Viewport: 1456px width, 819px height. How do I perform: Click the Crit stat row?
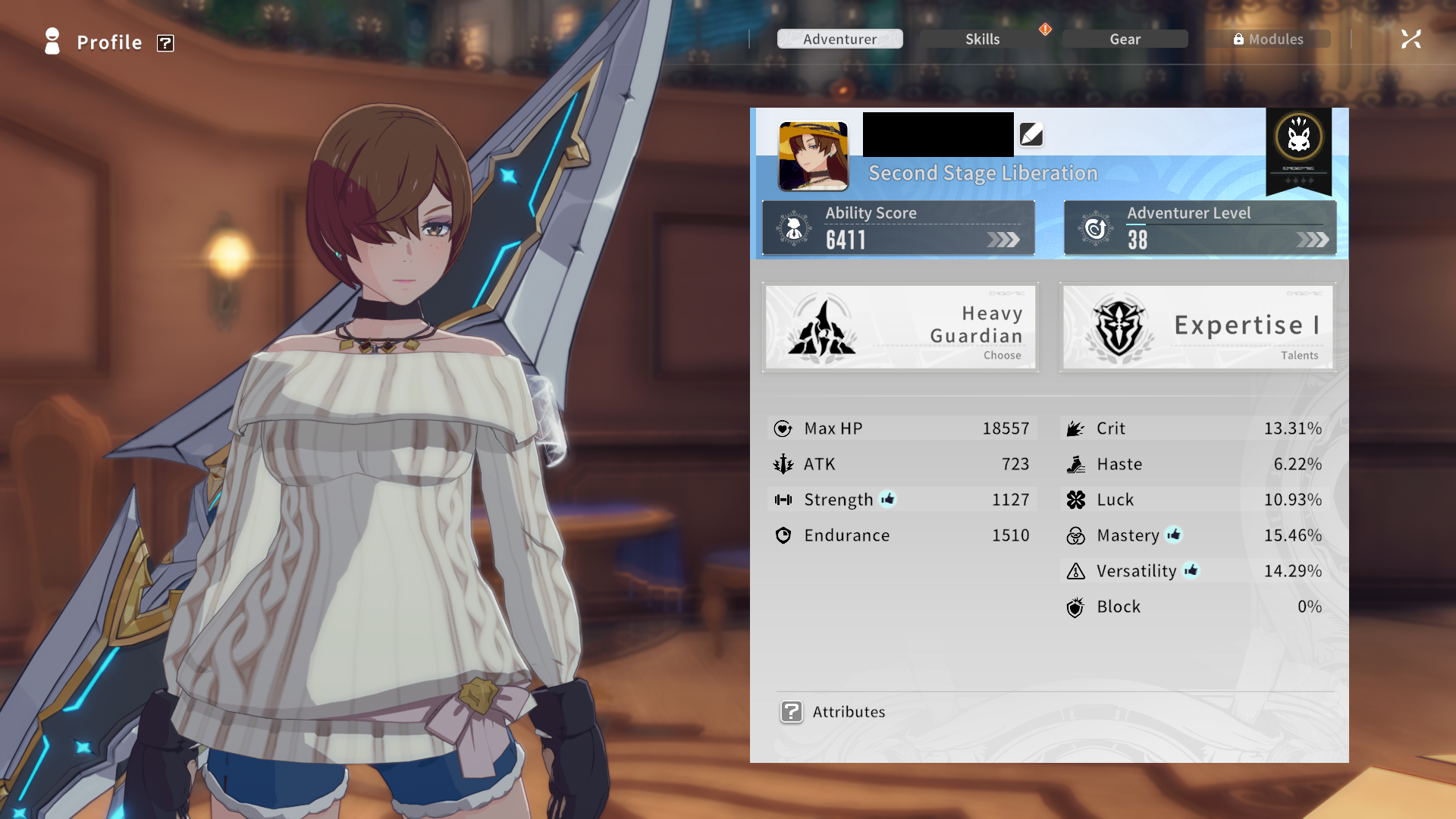(x=1194, y=428)
